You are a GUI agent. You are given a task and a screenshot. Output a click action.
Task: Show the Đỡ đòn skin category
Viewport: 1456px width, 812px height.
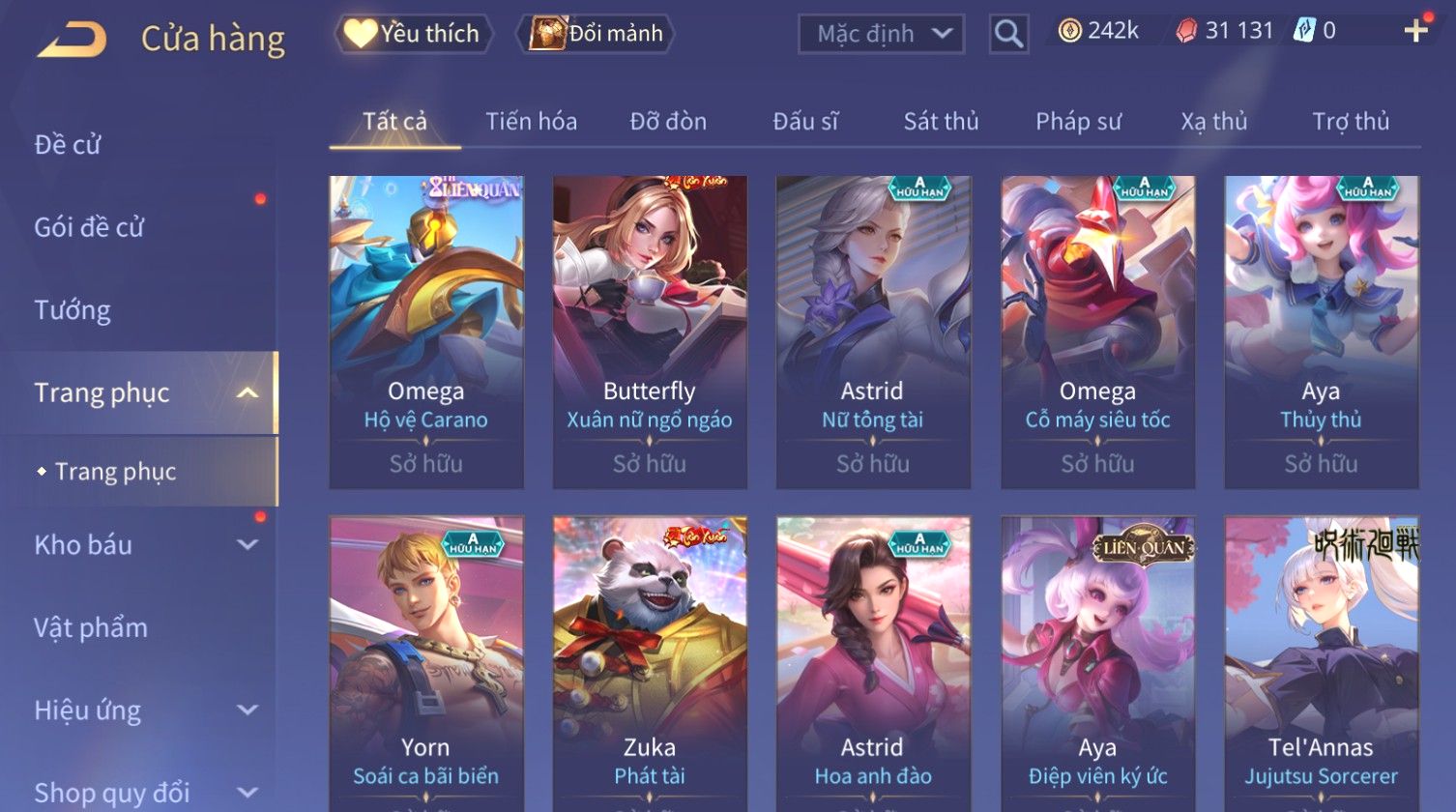[x=668, y=122]
